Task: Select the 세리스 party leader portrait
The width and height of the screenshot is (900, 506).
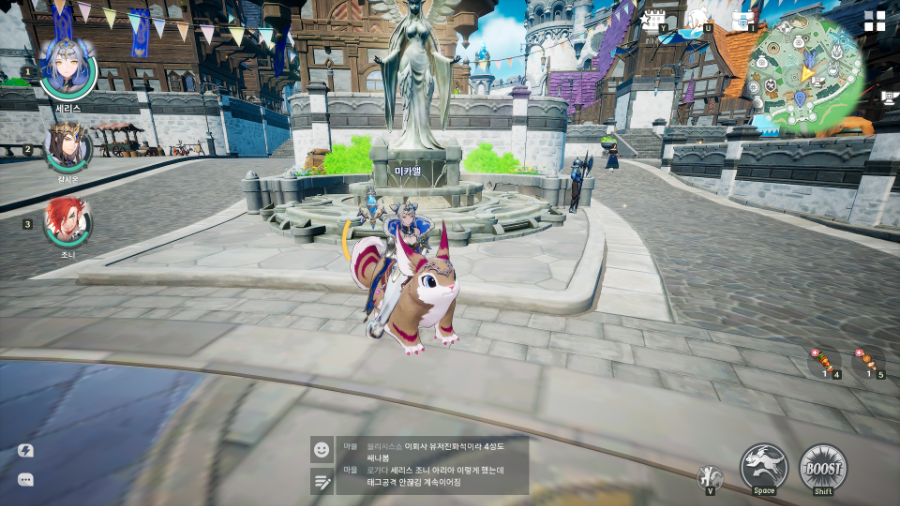Action: [68, 70]
